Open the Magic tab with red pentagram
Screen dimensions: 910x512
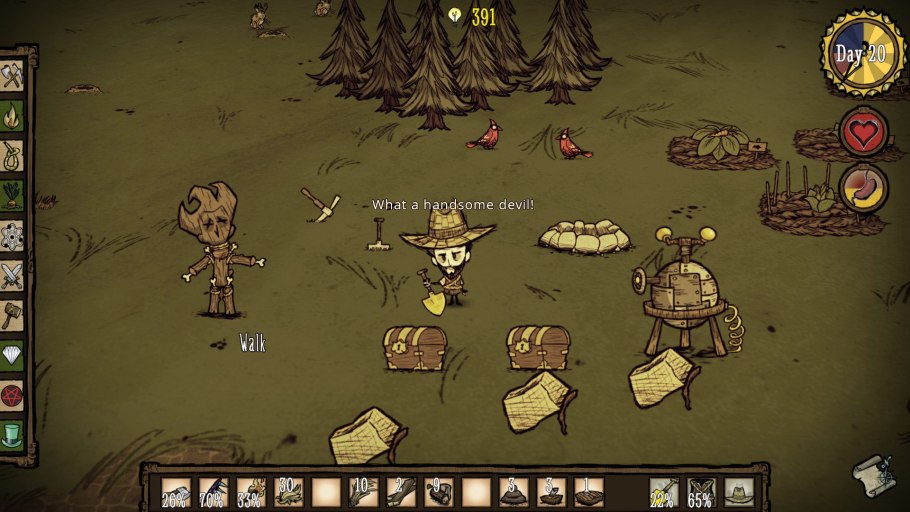tap(12, 396)
